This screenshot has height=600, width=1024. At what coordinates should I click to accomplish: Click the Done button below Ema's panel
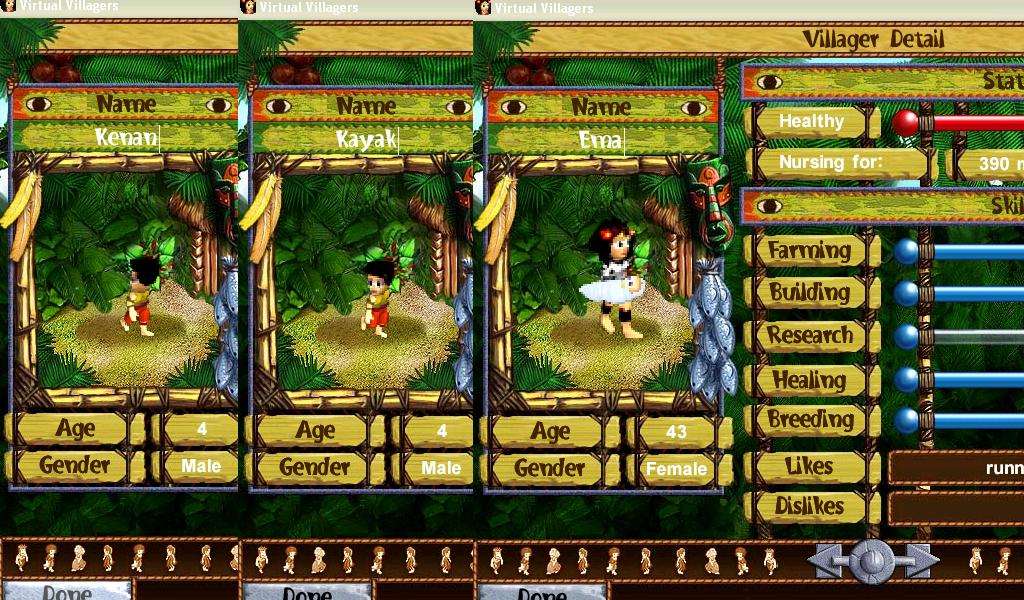pos(541,590)
